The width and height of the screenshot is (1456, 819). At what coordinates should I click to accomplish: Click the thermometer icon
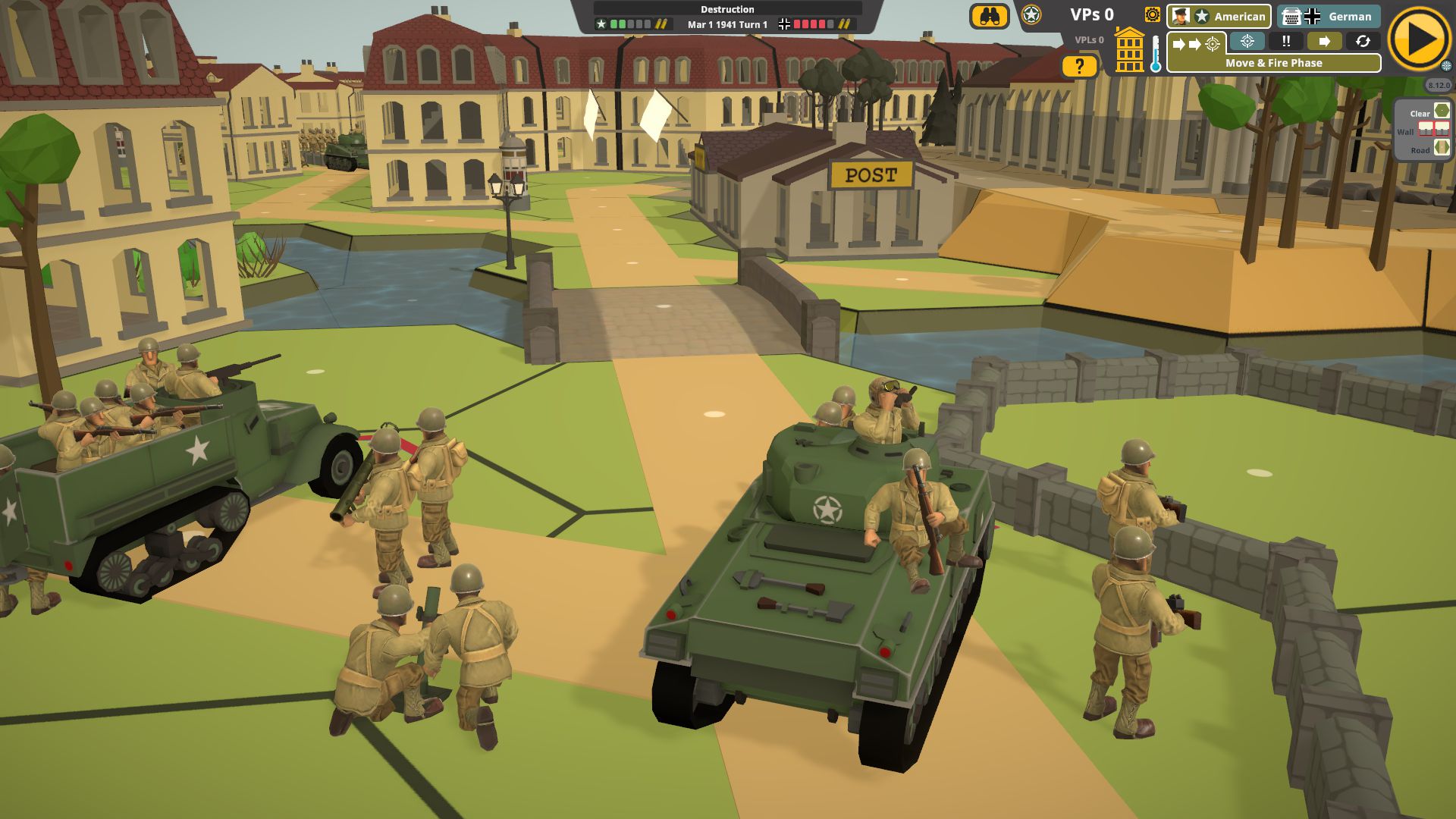(1155, 55)
